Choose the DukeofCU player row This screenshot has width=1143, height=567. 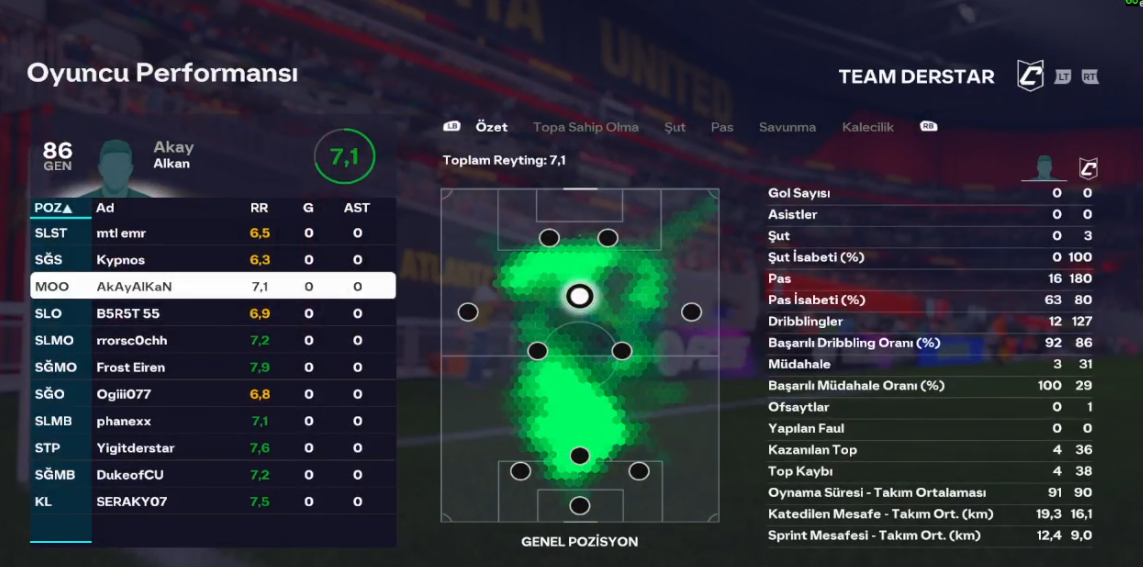pyautogui.click(x=213, y=475)
